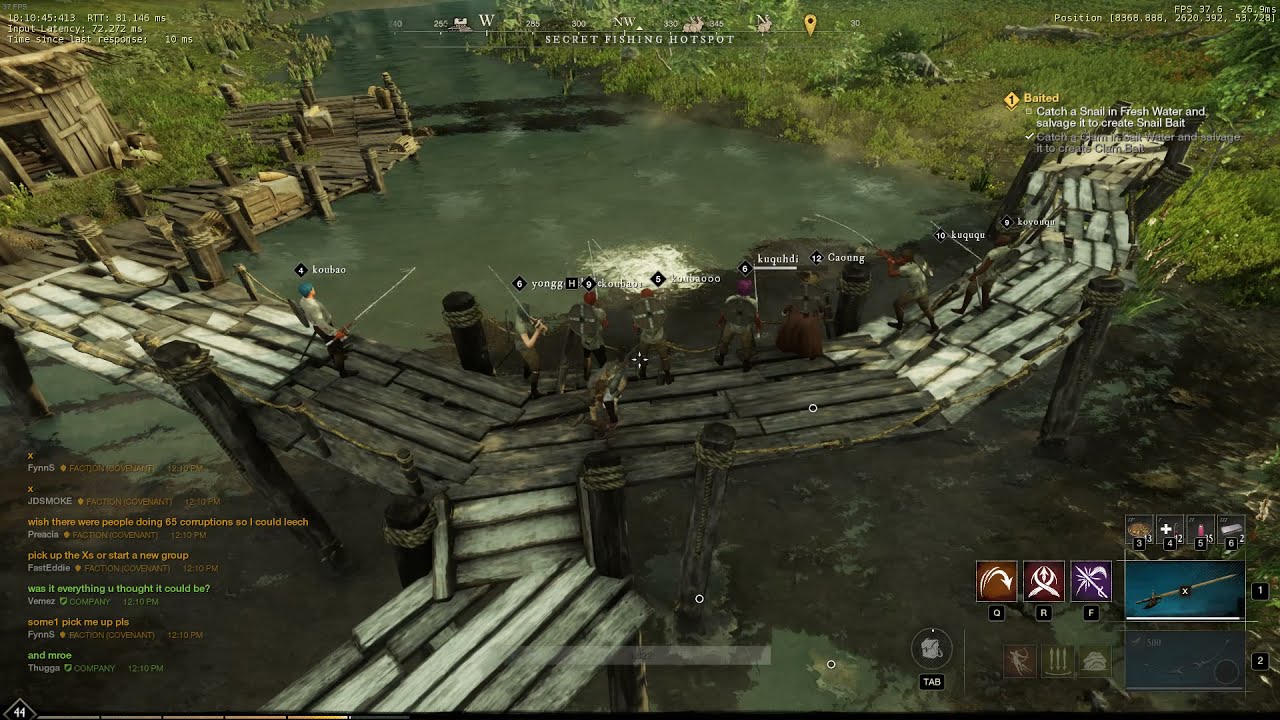The width and height of the screenshot is (1280, 720).
Task: Activate the red crossed-blades ability on R
Action: click(x=1043, y=581)
